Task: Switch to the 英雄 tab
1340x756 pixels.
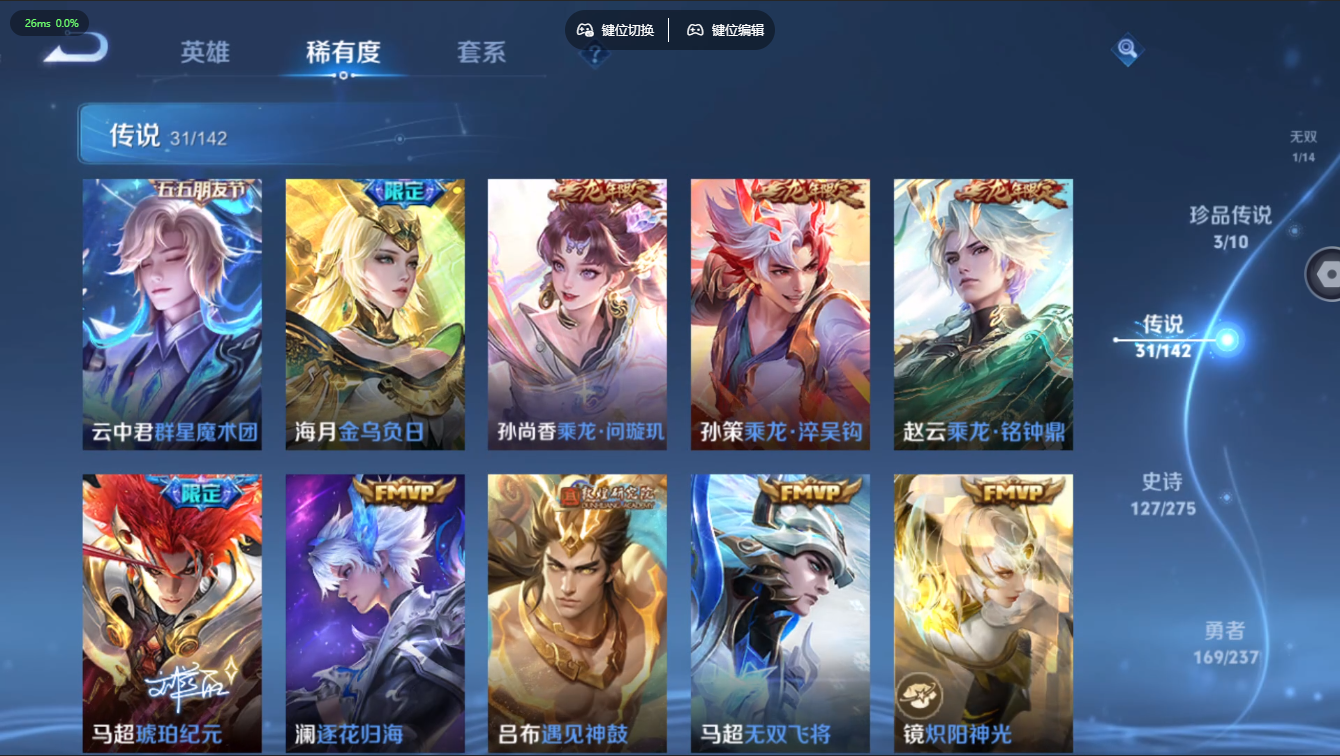Action: point(205,53)
